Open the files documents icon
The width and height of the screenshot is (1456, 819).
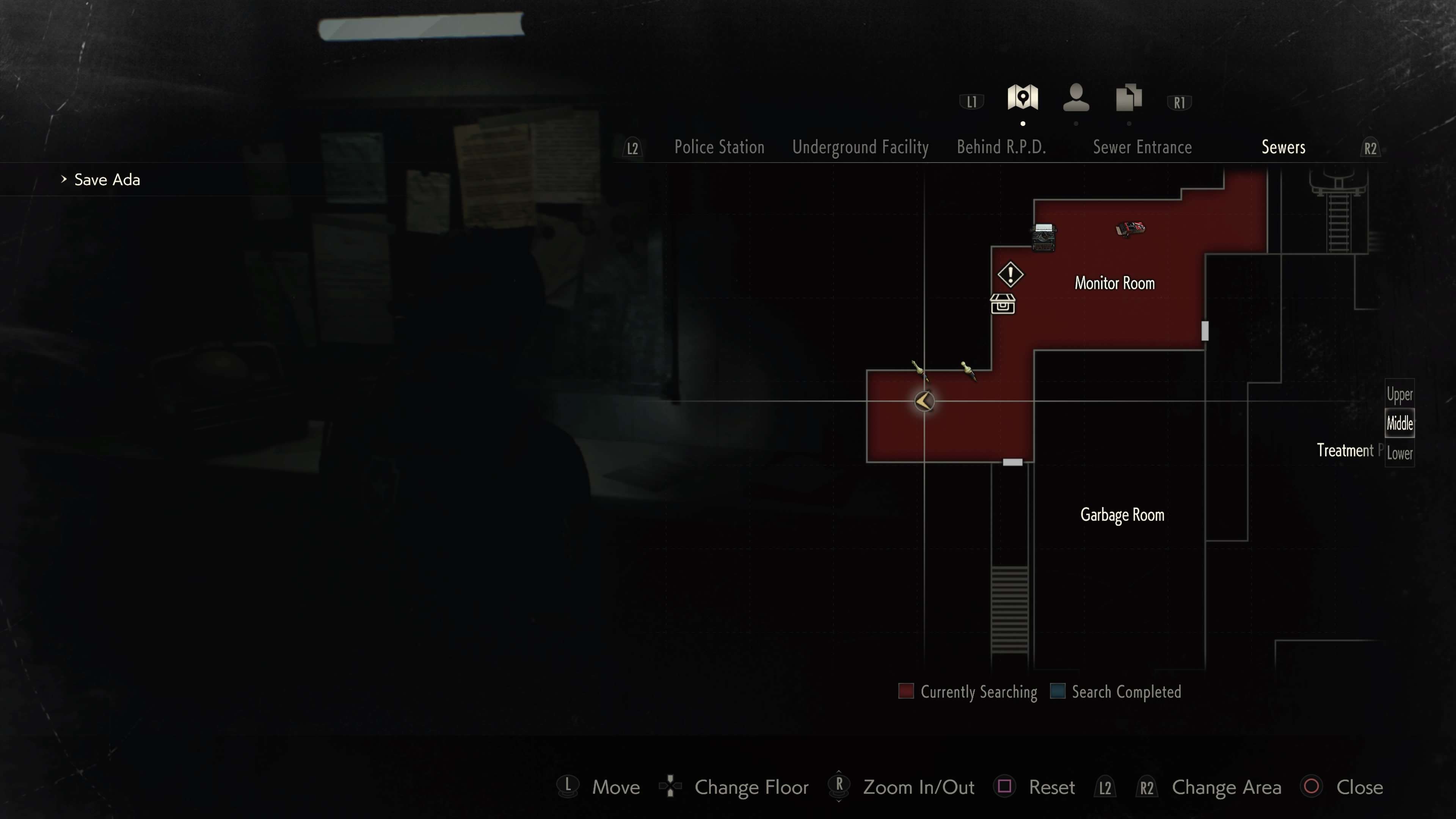pyautogui.click(x=1129, y=98)
